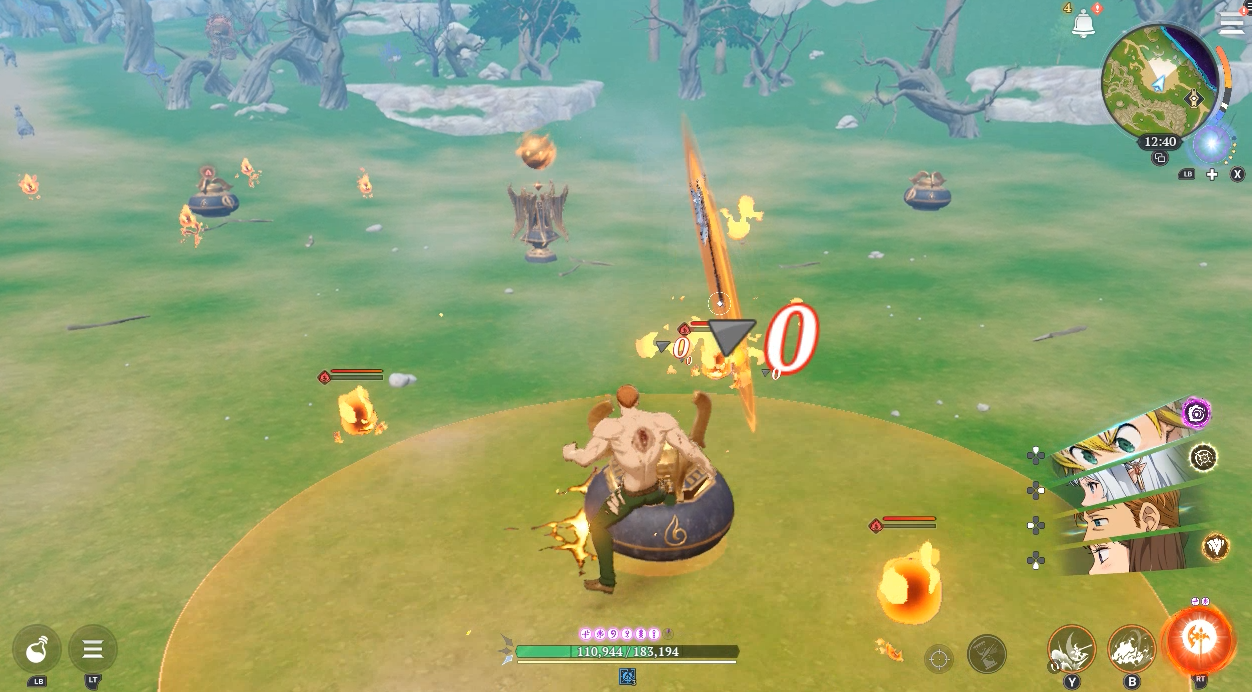1252x692 pixels.
Task: Open the three-line quick menu button
Action: [x=93, y=650]
